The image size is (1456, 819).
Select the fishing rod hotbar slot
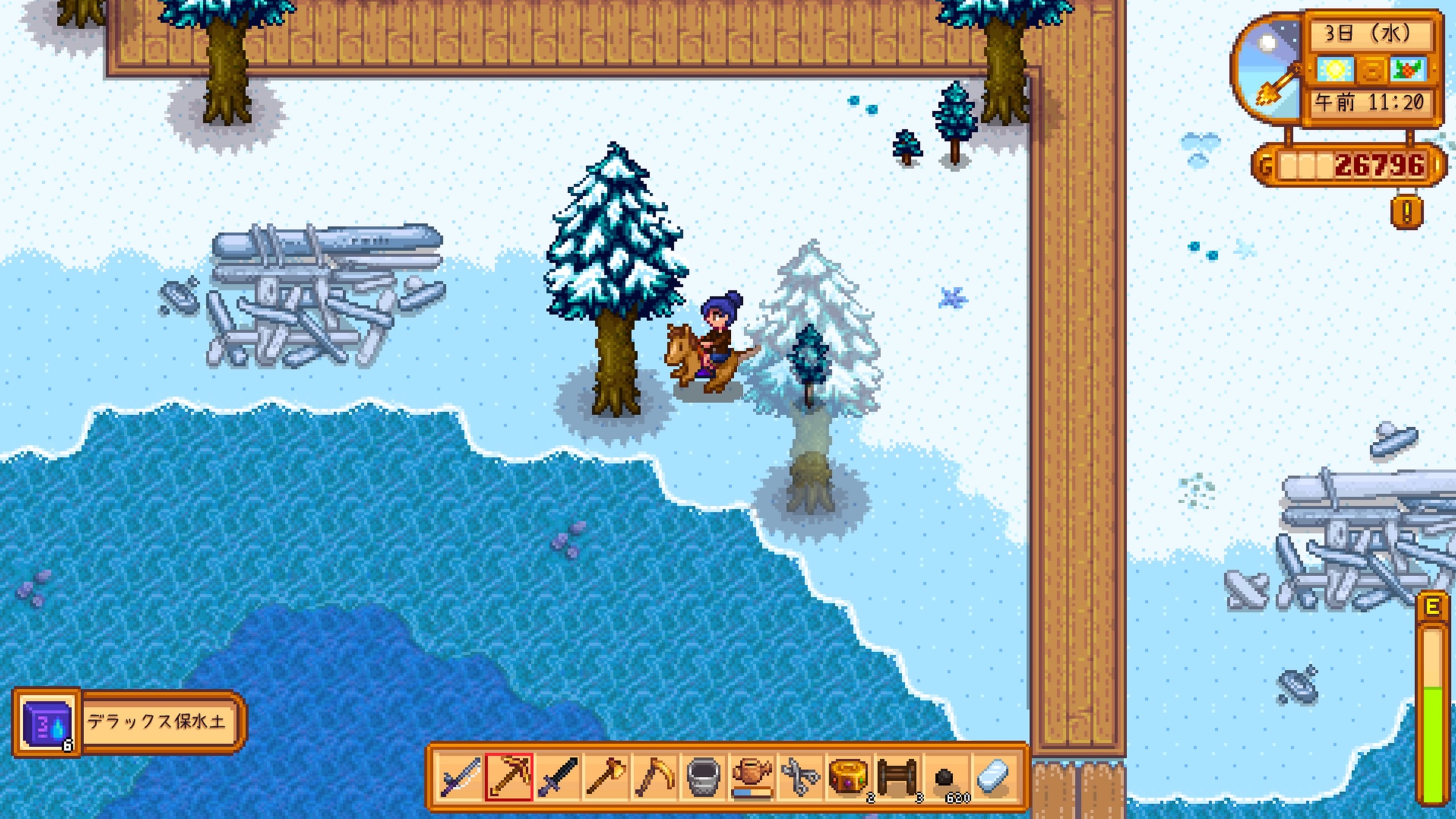460,777
